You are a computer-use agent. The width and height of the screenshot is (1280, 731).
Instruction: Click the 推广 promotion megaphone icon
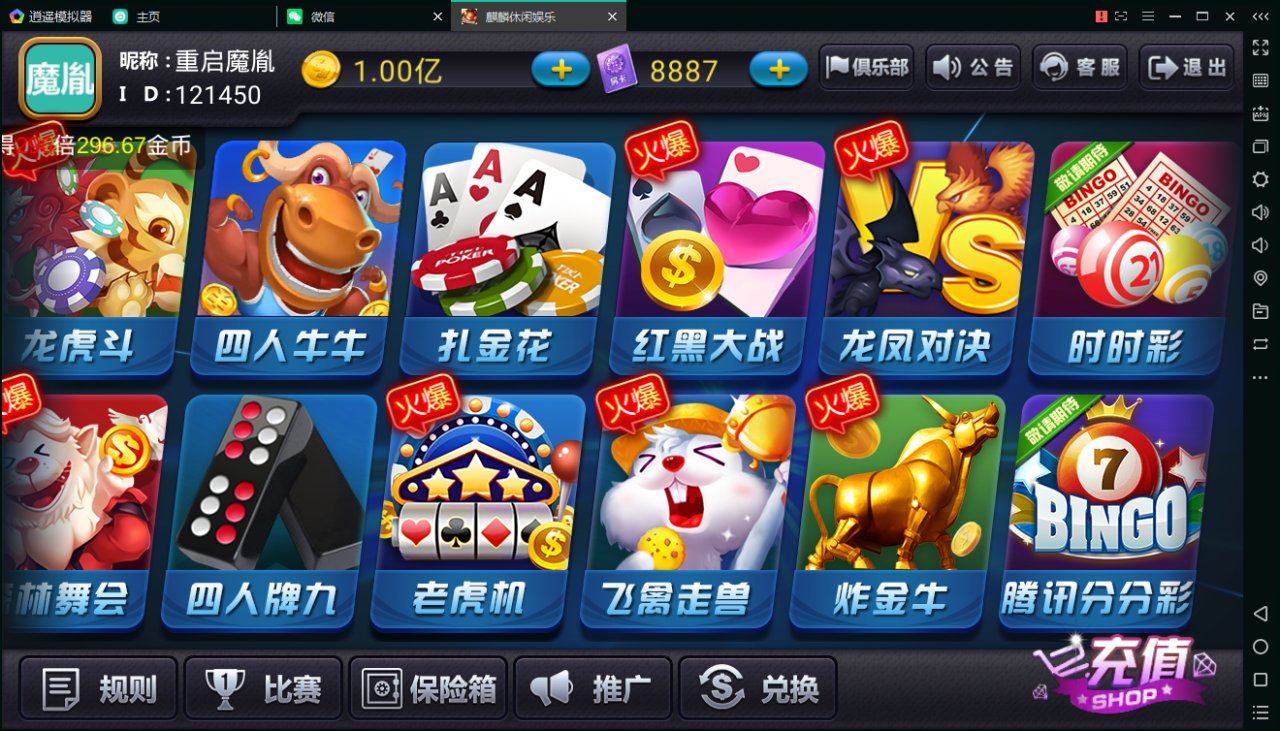pos(592,687)
